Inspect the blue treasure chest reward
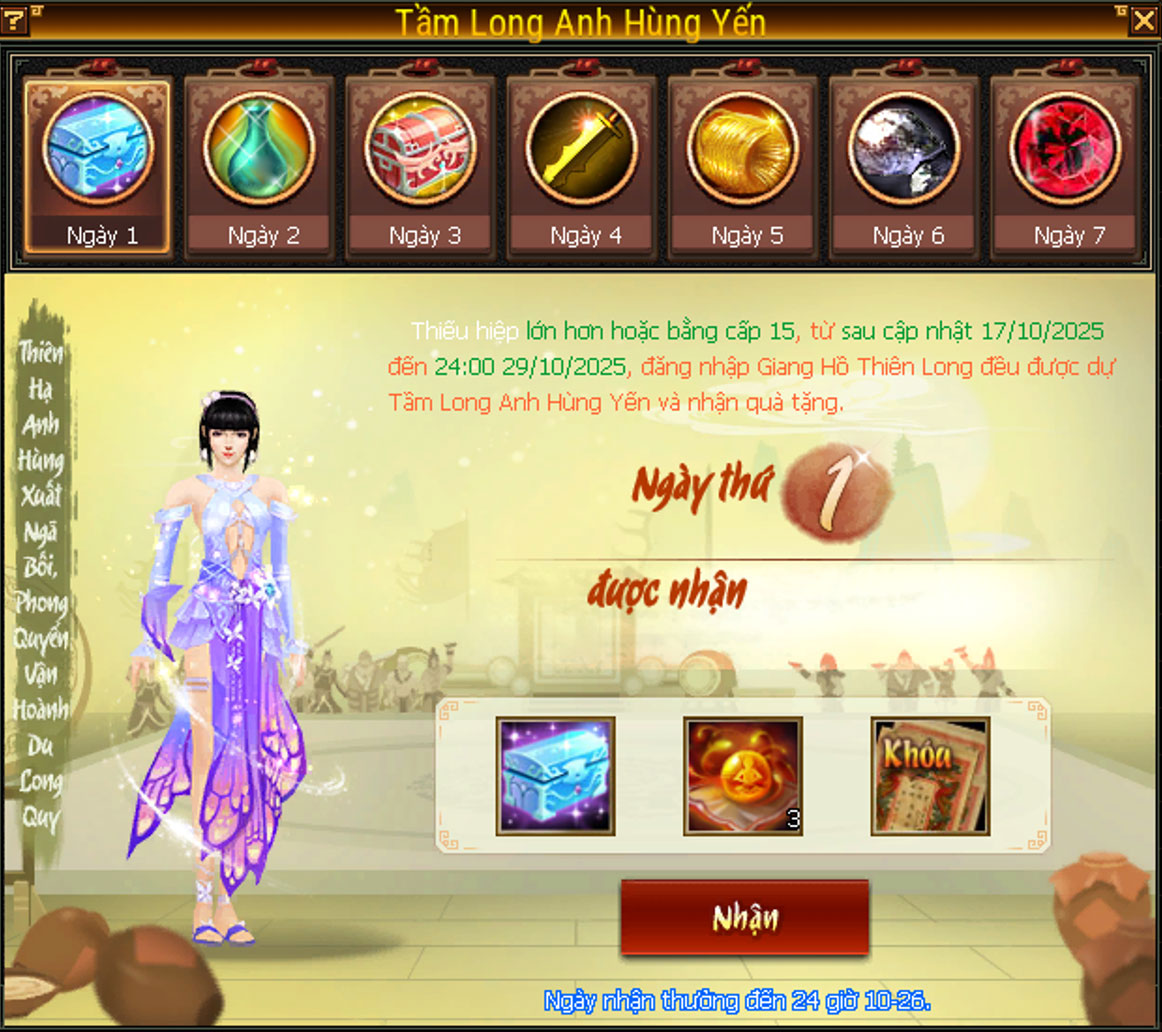Image resolution: width=1162 pixels, height=1032 pixels. [x=556, y=776]
